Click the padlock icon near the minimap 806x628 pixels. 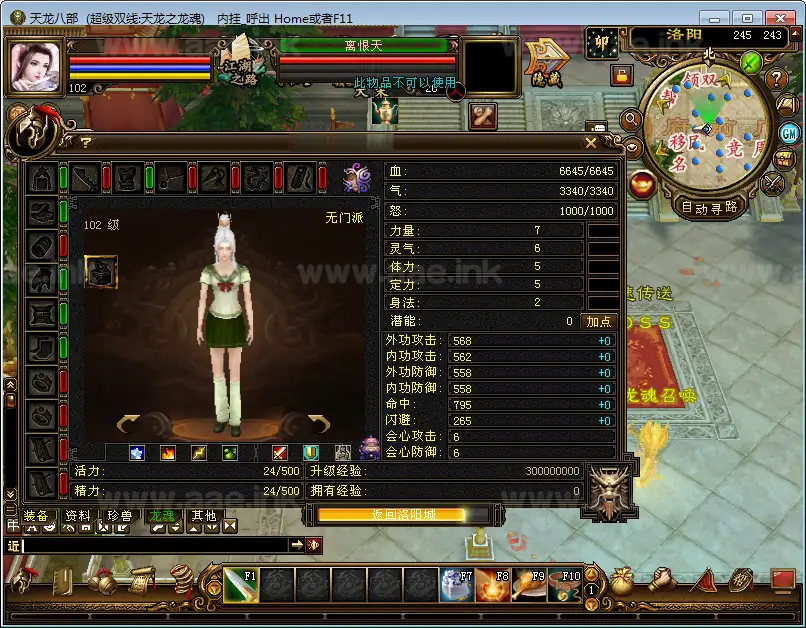pos(621,75)
